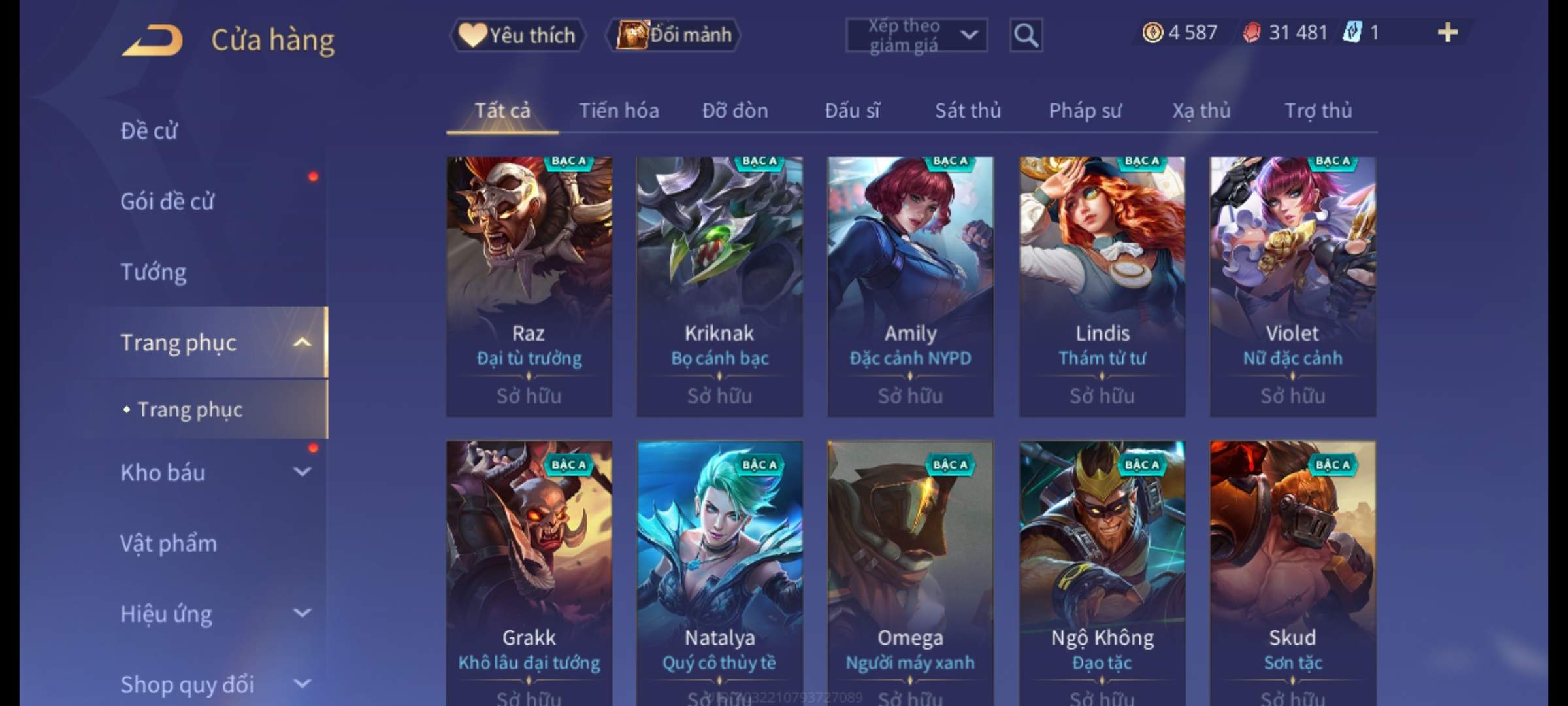Choose the Trợ thủ tab
The width and height of the screenshot is (1568, 706).
1318,111
